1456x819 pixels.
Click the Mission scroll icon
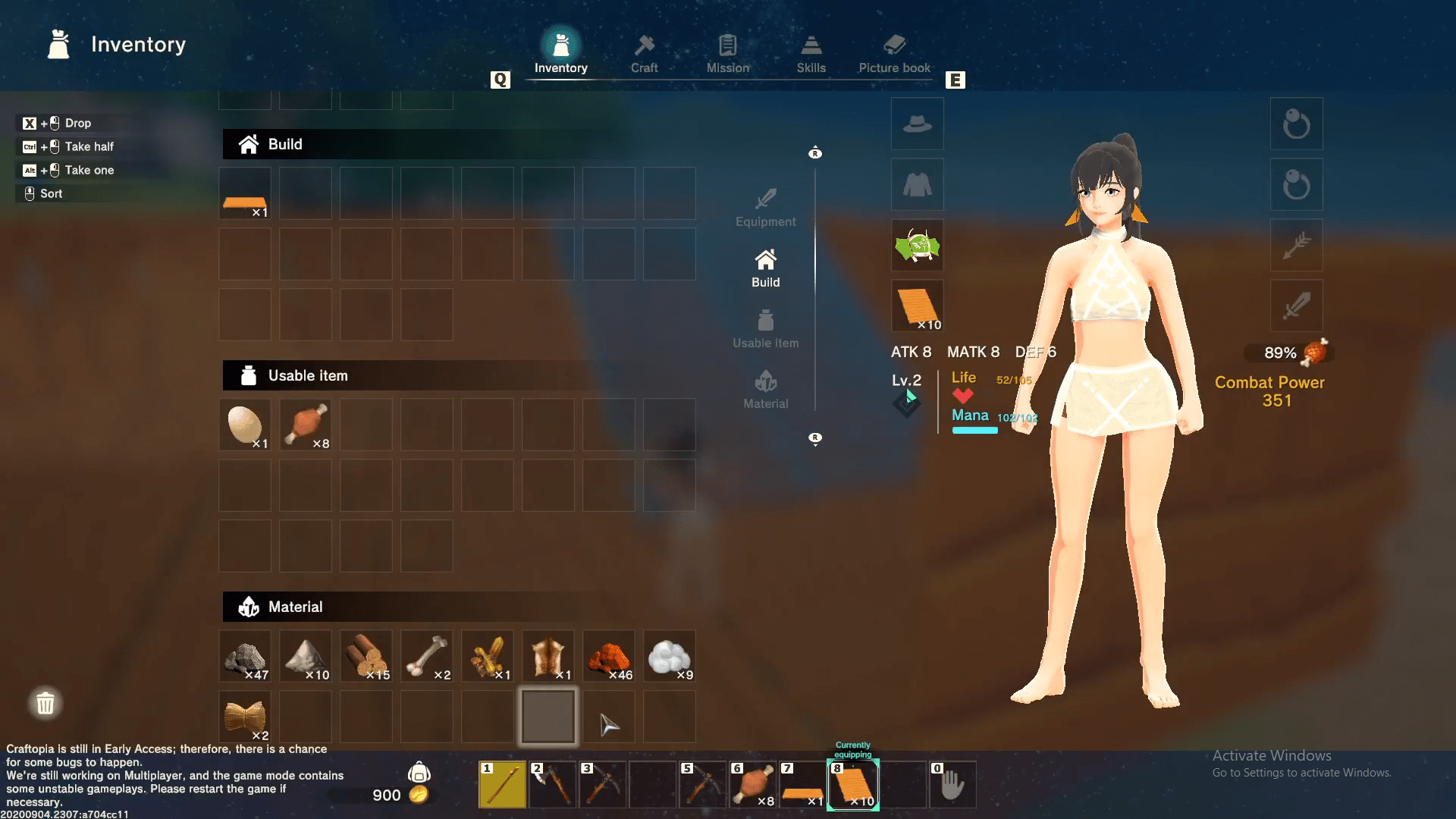727,47
